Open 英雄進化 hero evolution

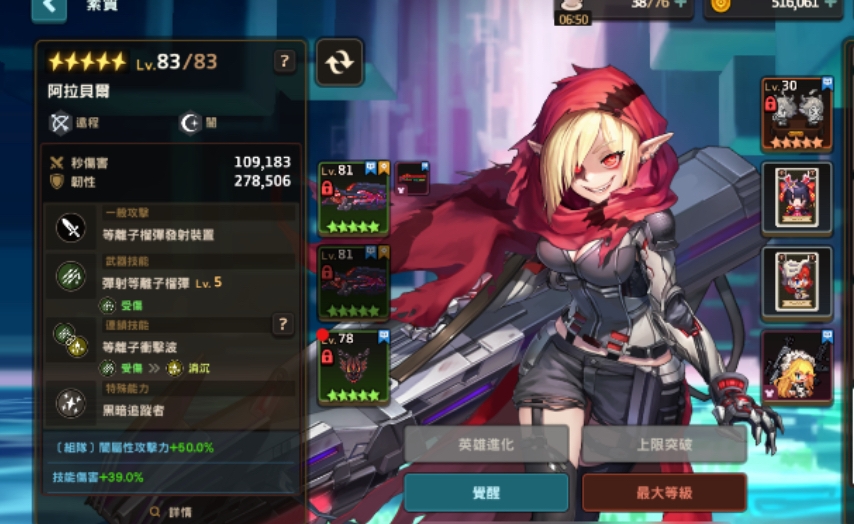click(486, 444)
